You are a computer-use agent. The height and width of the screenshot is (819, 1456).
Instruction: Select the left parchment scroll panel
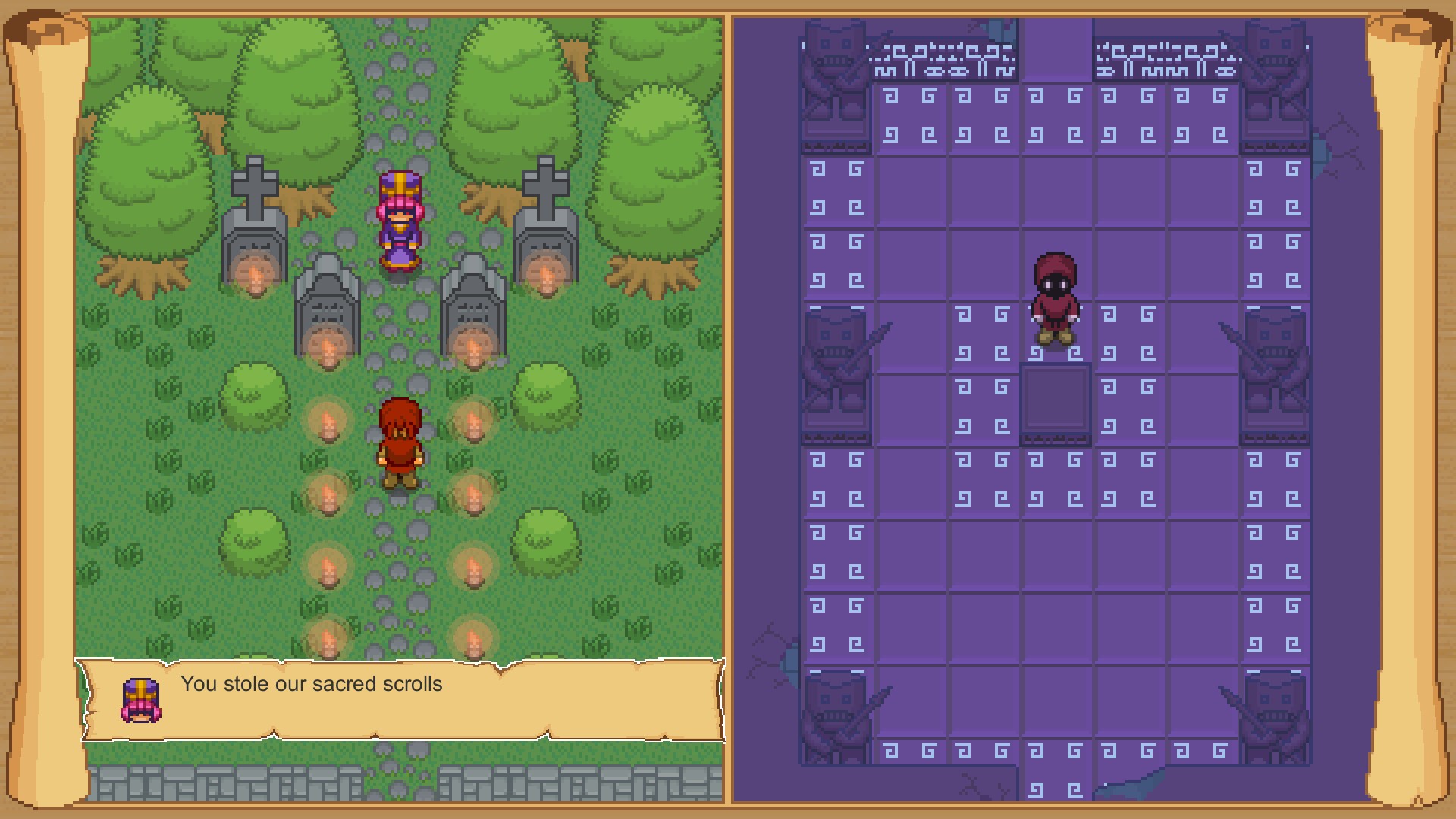pos(402,379)
